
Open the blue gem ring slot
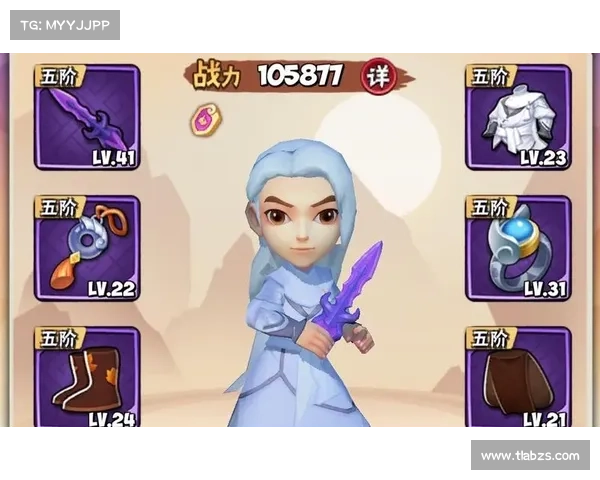tap(518, 248)
